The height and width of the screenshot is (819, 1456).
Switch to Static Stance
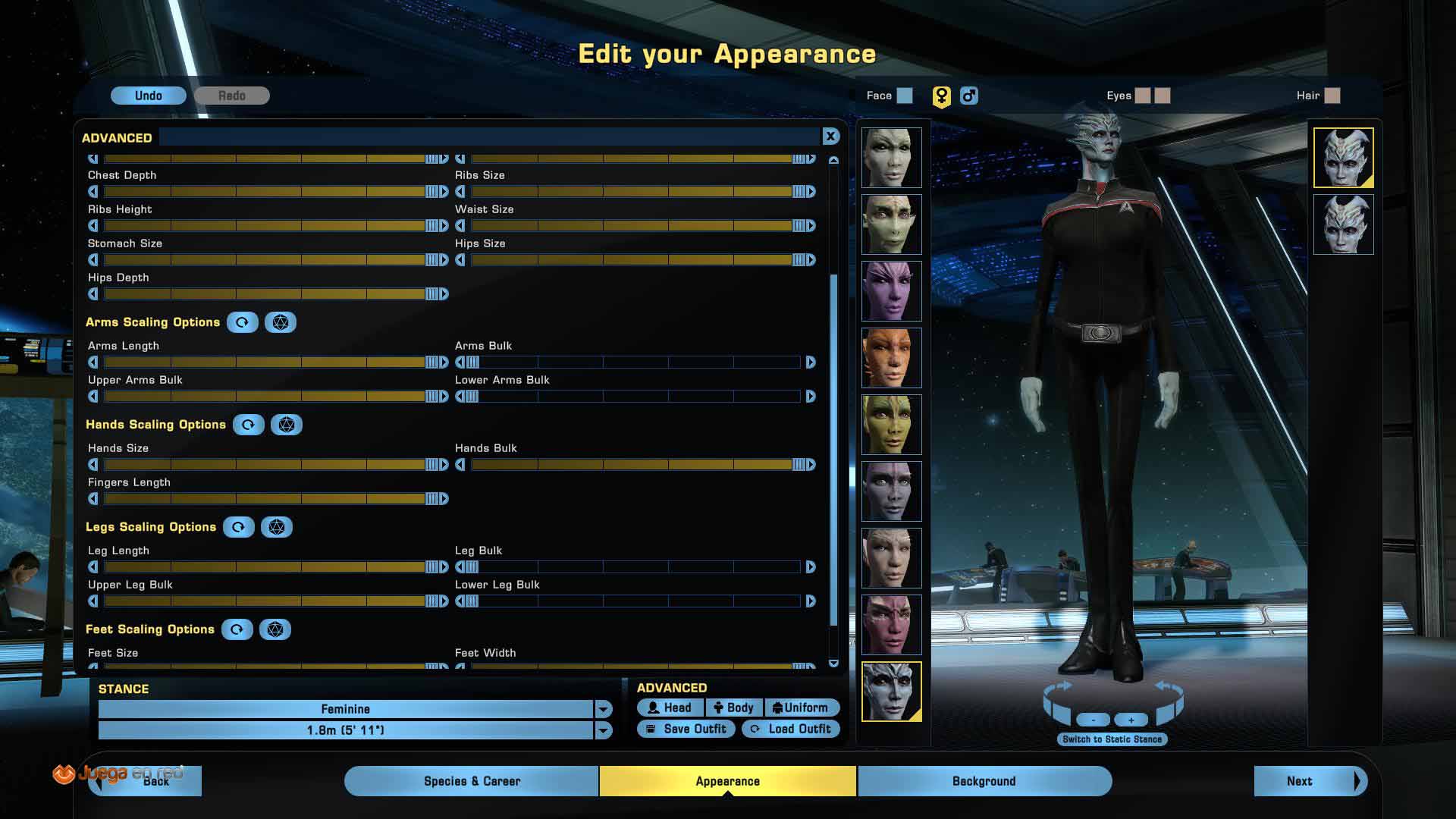pyautogui.click(x=1112, y=739)
